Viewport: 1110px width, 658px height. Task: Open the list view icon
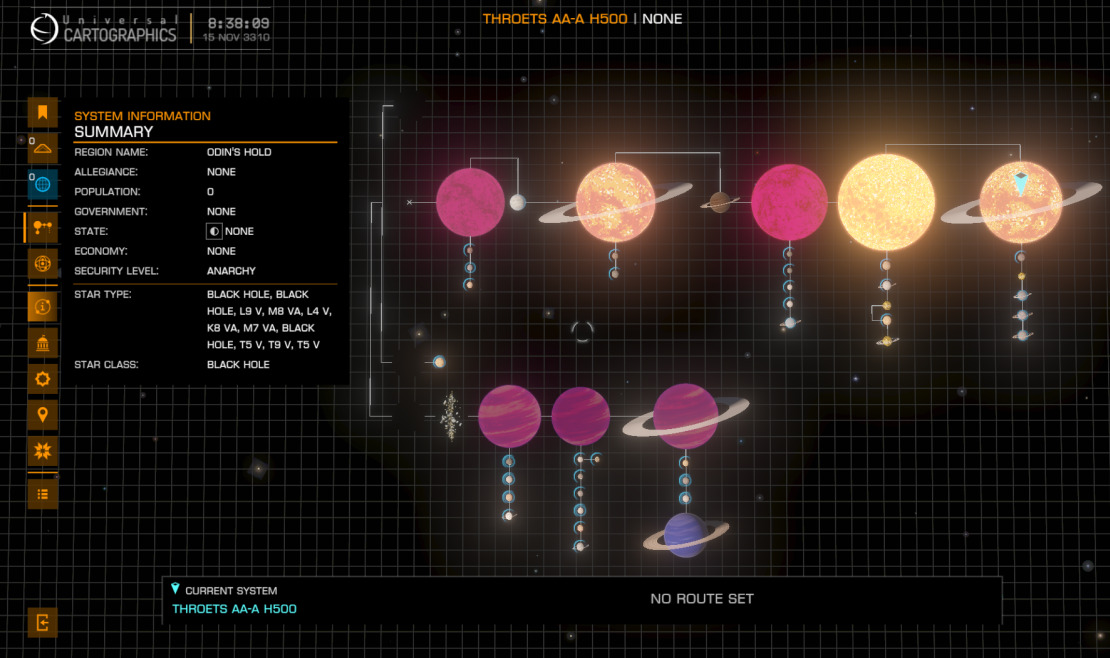42,493
